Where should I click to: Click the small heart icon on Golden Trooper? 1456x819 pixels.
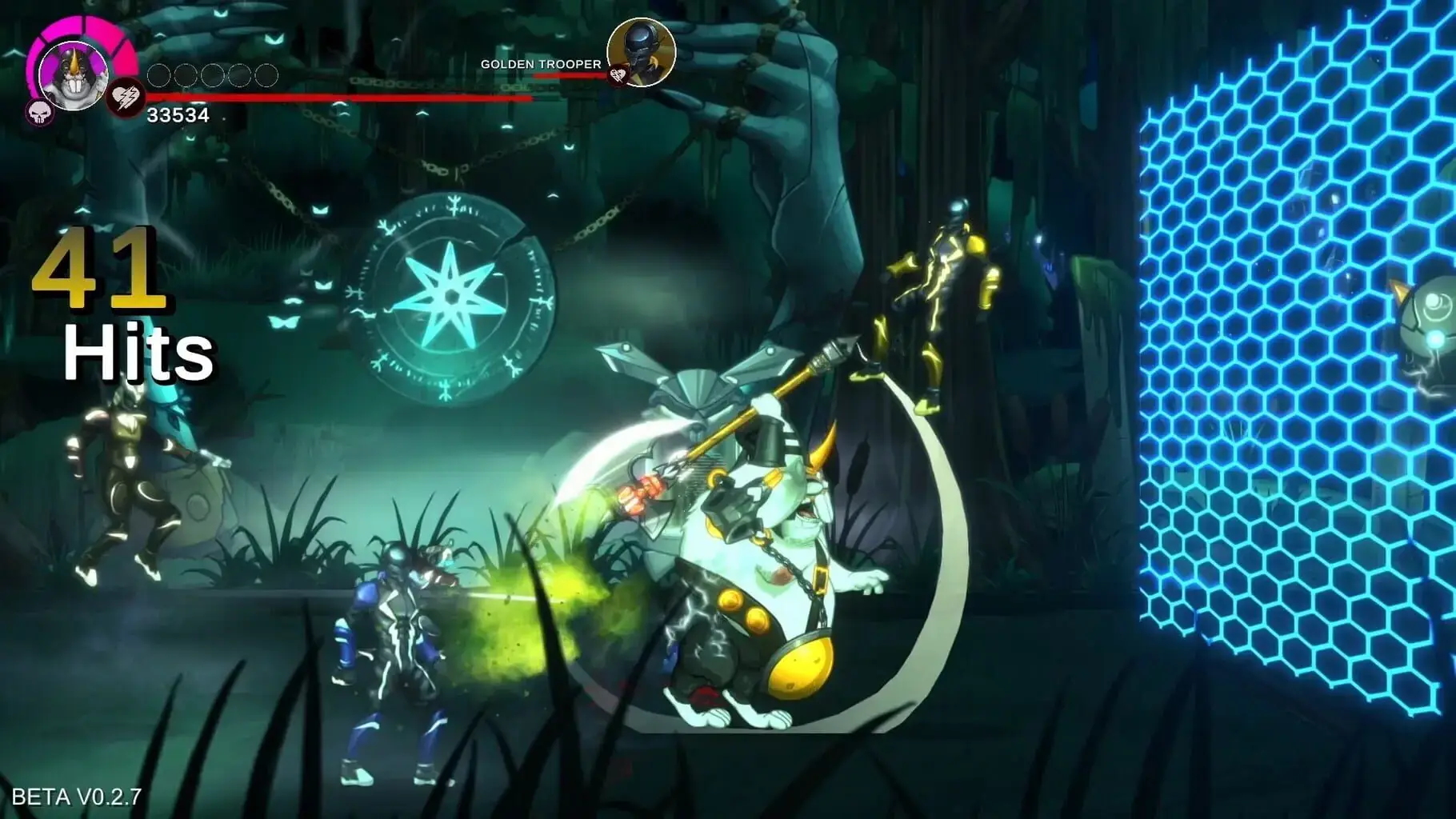(617, 76)
